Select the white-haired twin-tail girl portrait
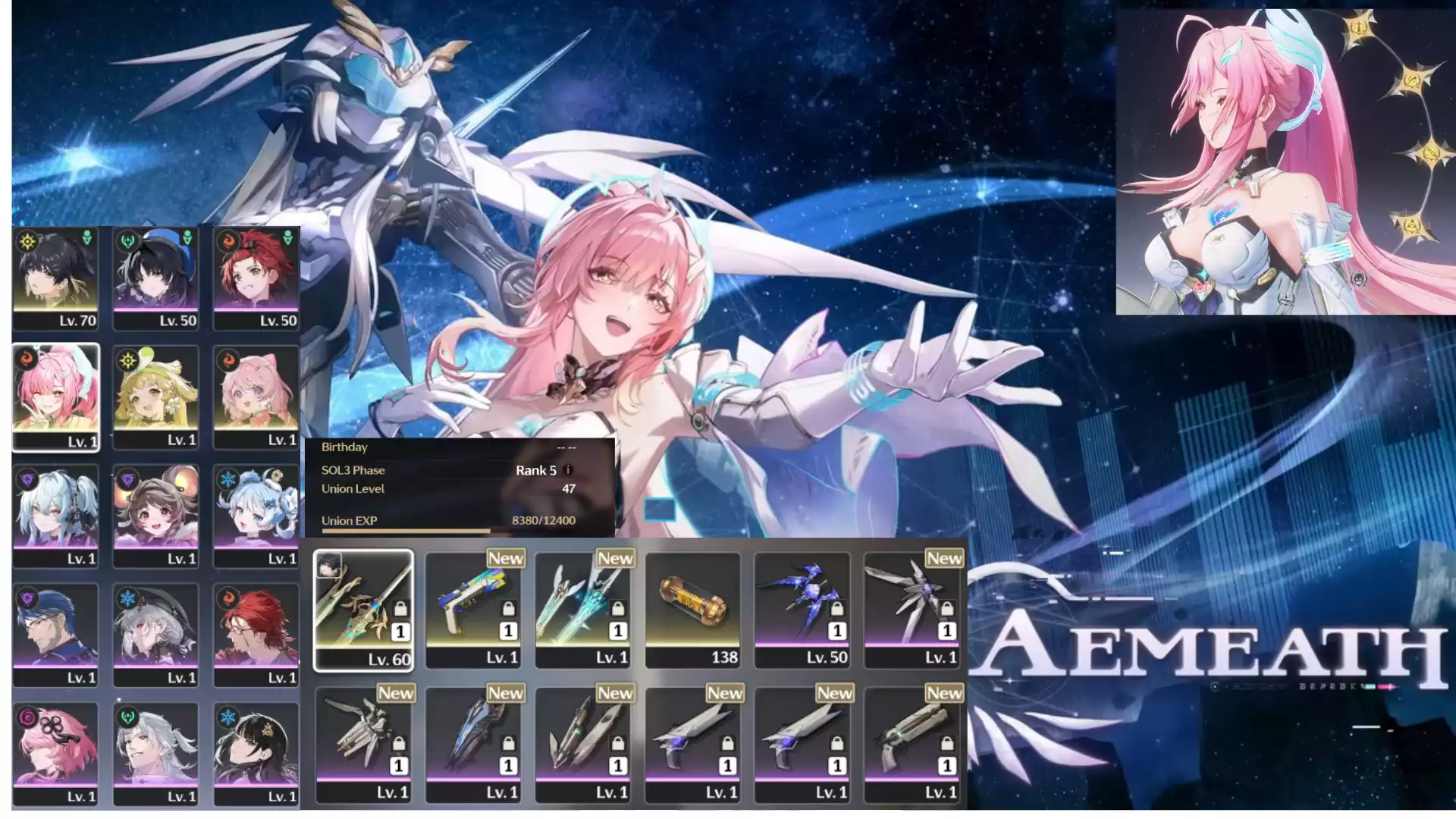The image size is (1456, 819). coord(56,516)
